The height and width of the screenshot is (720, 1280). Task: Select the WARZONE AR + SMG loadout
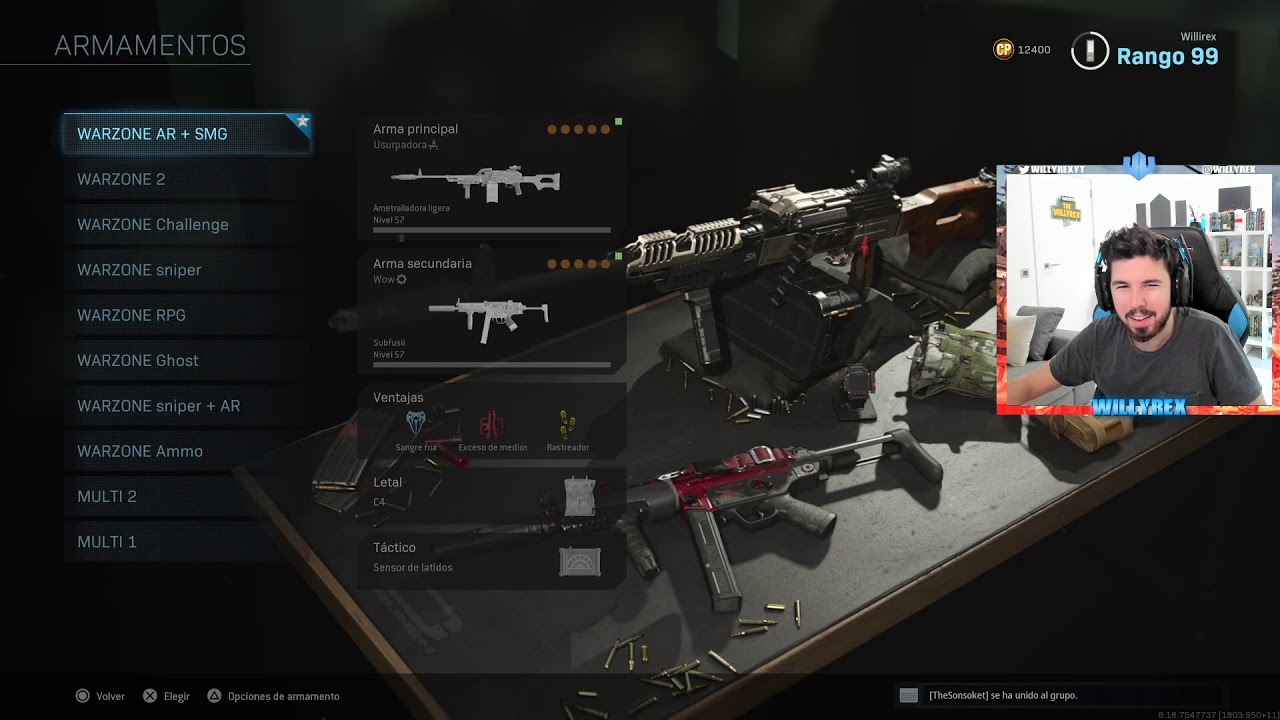[x=187, y=134]
